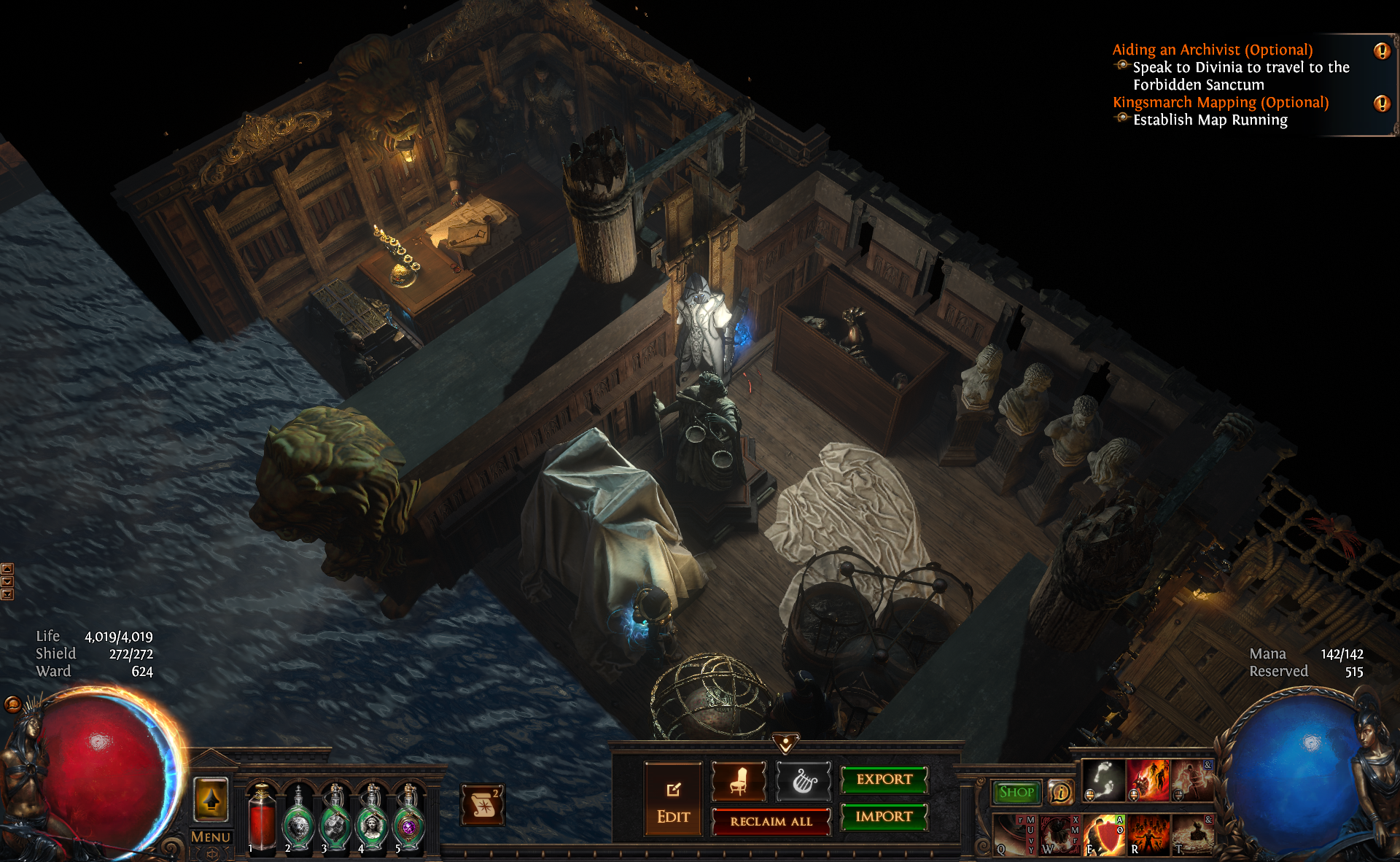Select the Aiding an Archivist quest
Image resolution: width=1400 pixels, height=862 pixels.
pyautogui.click(x=1212, y=50)
